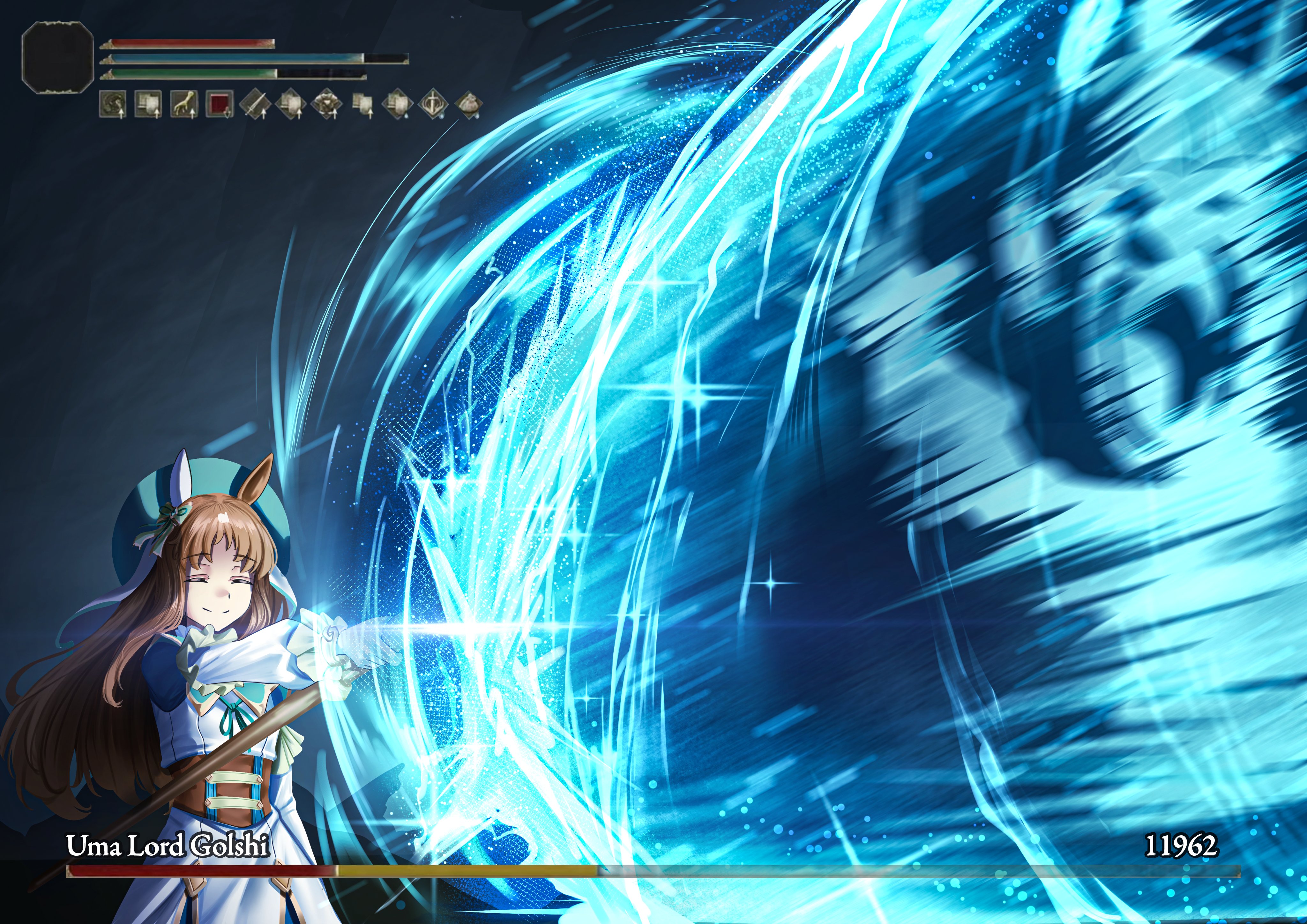Select the square-framed scrolls buff icon

[x=148, y=104]
